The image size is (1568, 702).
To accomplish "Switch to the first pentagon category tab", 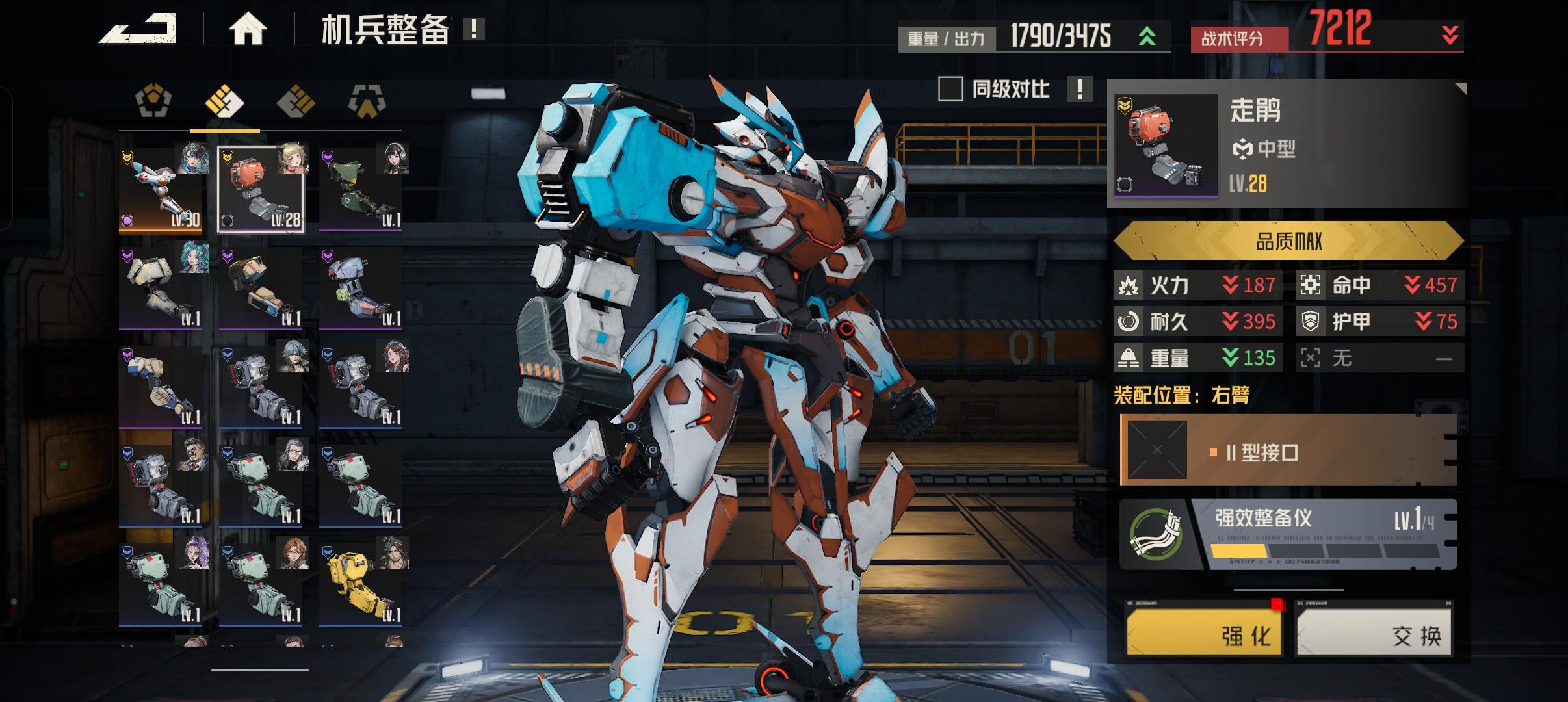I will pyautogui.click(x=153, y=102).
